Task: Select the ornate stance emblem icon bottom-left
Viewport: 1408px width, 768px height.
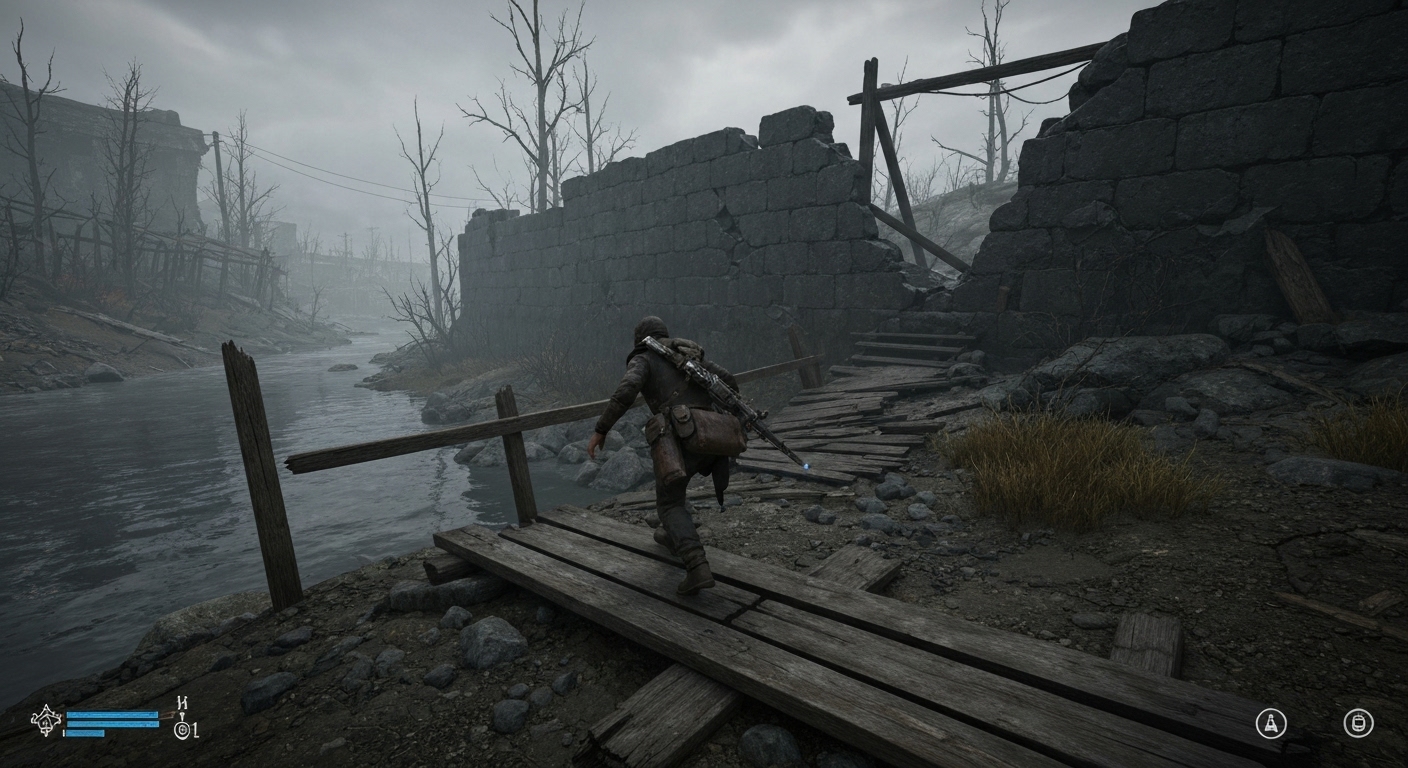Action: (x=46, y=721)
